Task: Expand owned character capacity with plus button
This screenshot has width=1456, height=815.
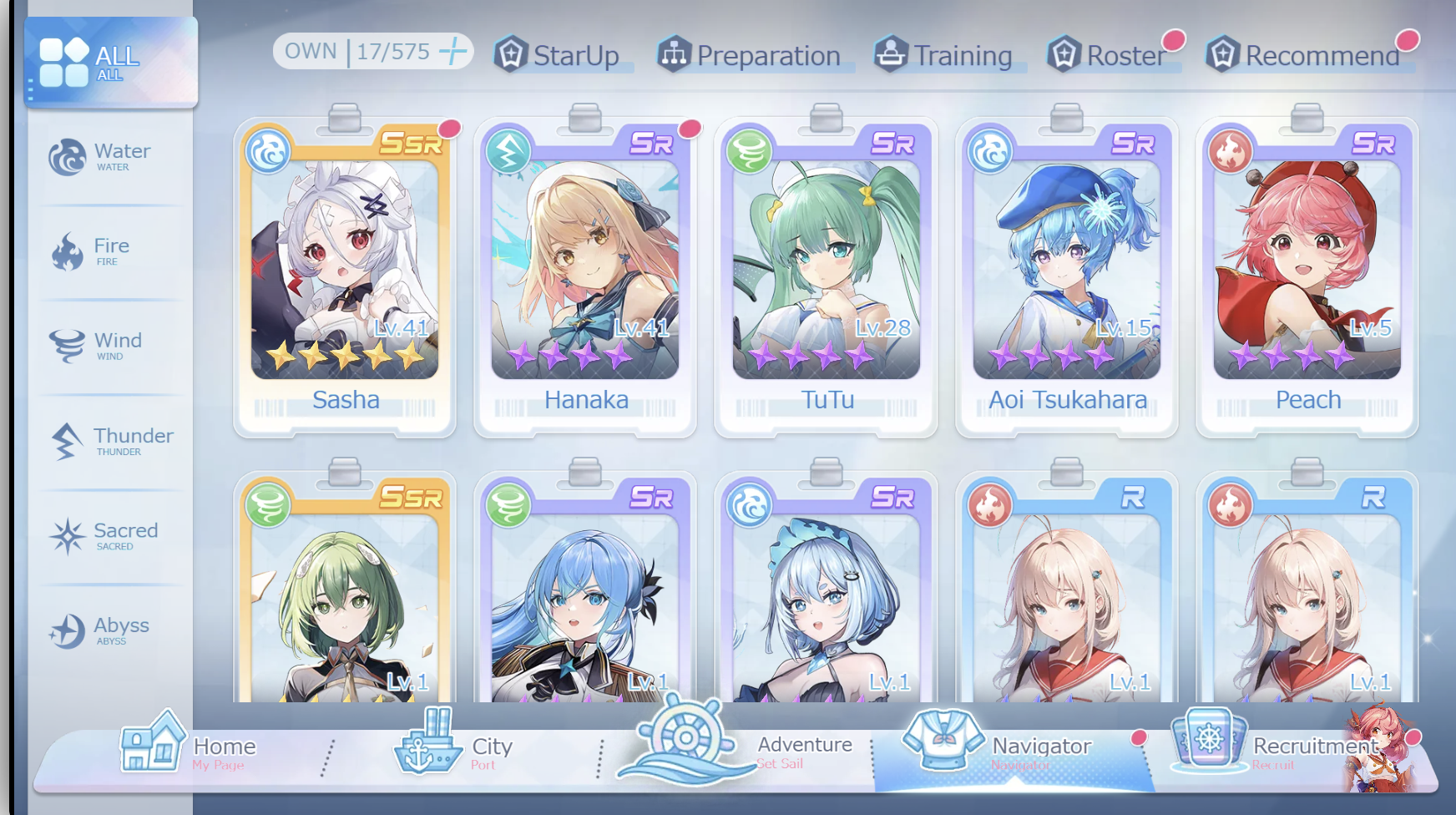Action: 453,51
